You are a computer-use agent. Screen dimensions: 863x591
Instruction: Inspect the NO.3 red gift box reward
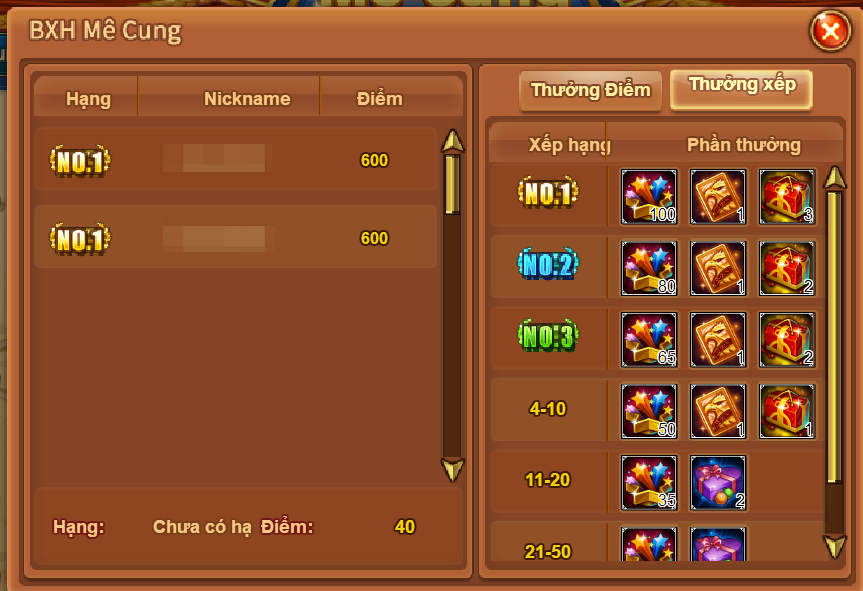(x=787, y=339)
